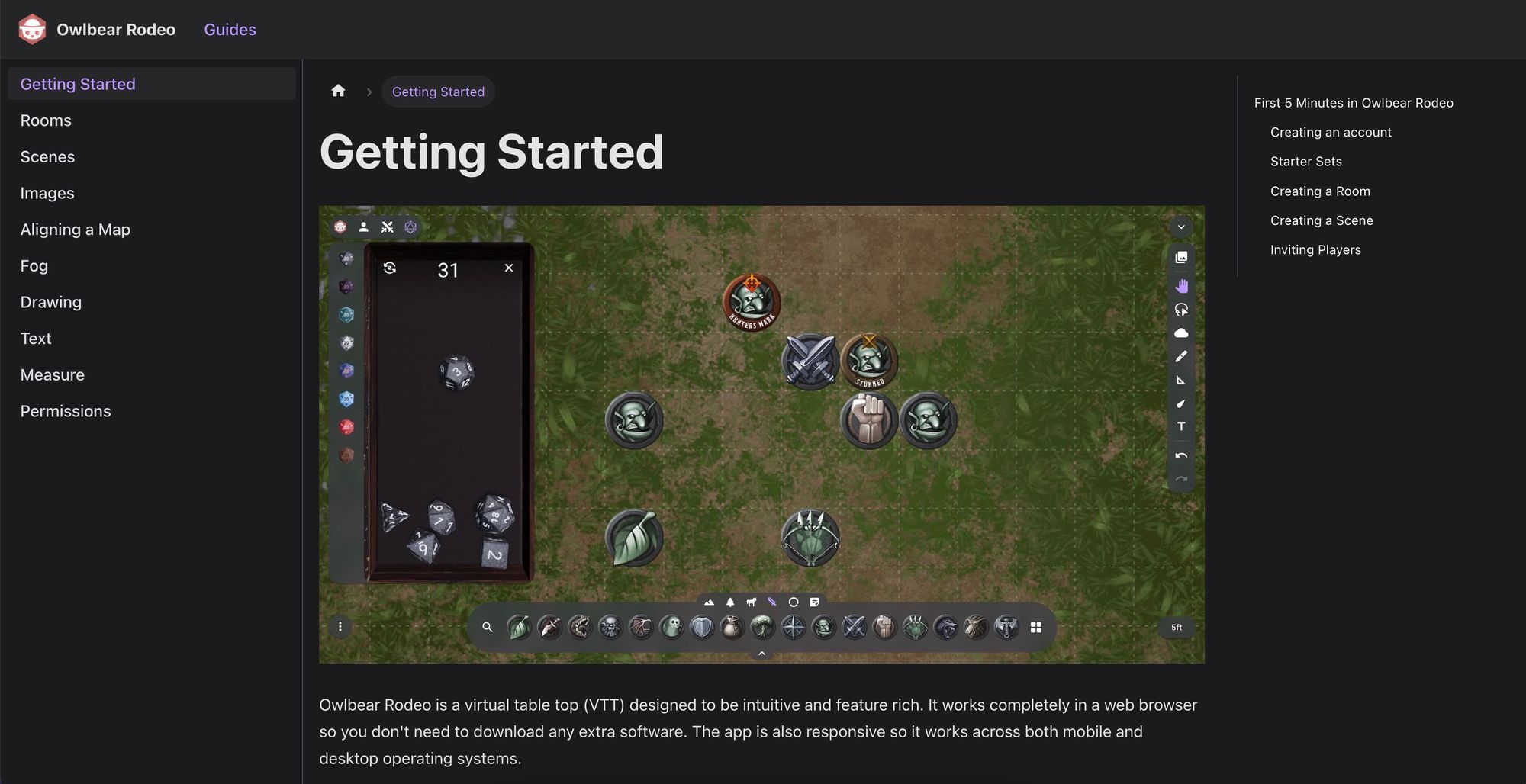This screenshot has height=784, width=1526.
Task: Open the Guides menu
Action: [x=230, y=29]
